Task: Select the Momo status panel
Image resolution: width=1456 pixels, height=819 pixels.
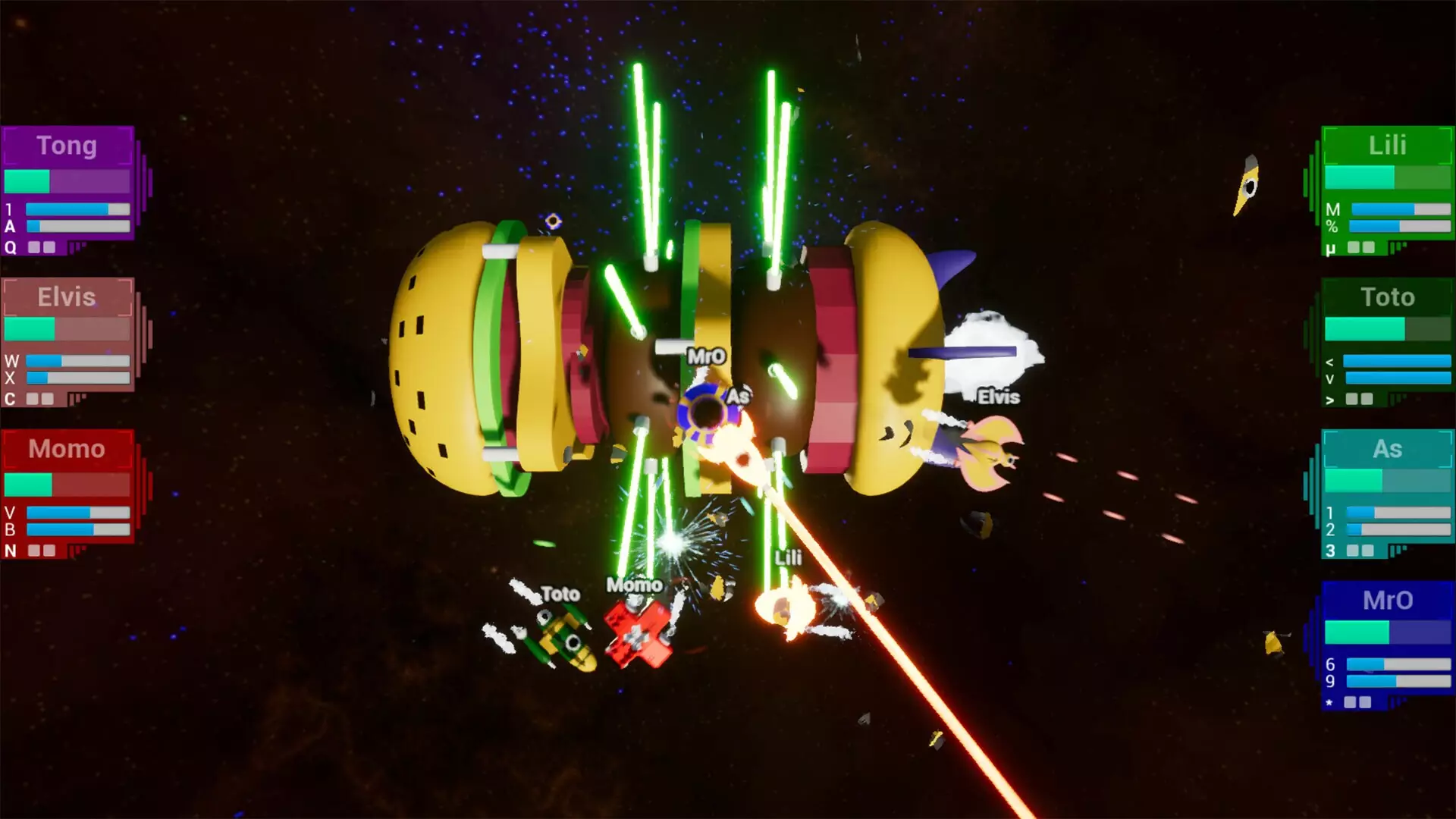Action: point(68,493)
